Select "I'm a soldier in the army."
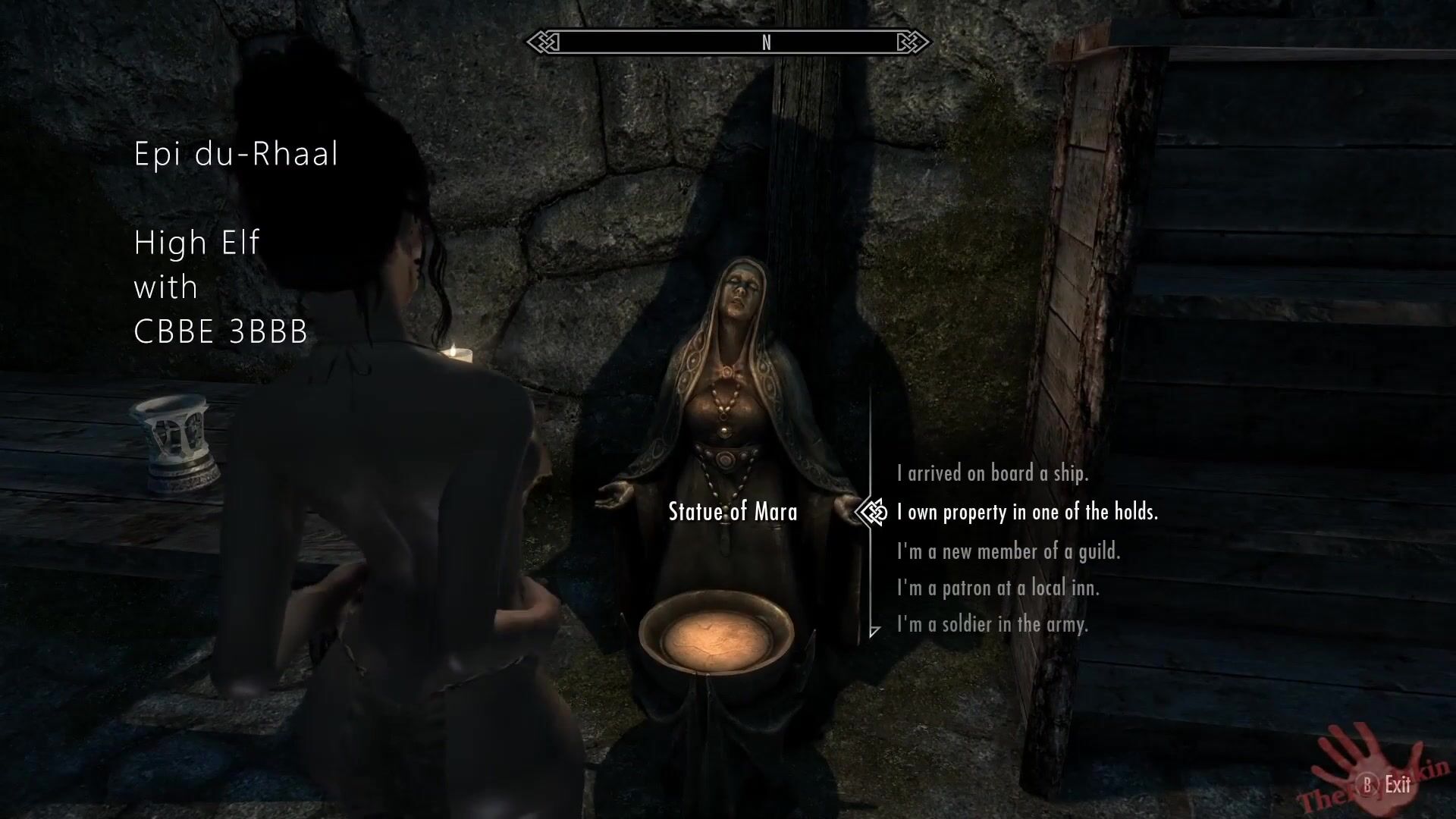Viewport: 1456px width, 819px height. coord(992,624)
